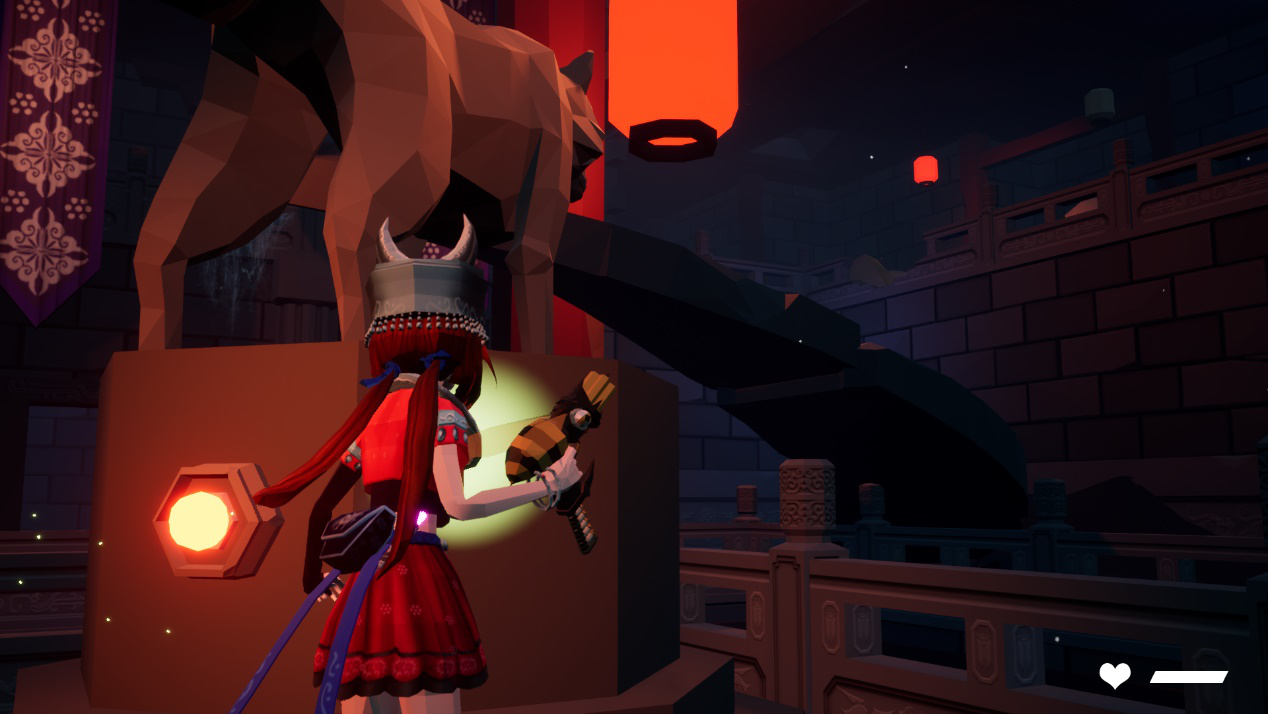Screen dimensions: 1268x714
Task: Click the white heart health icon
Action: tap(1115, 676)
